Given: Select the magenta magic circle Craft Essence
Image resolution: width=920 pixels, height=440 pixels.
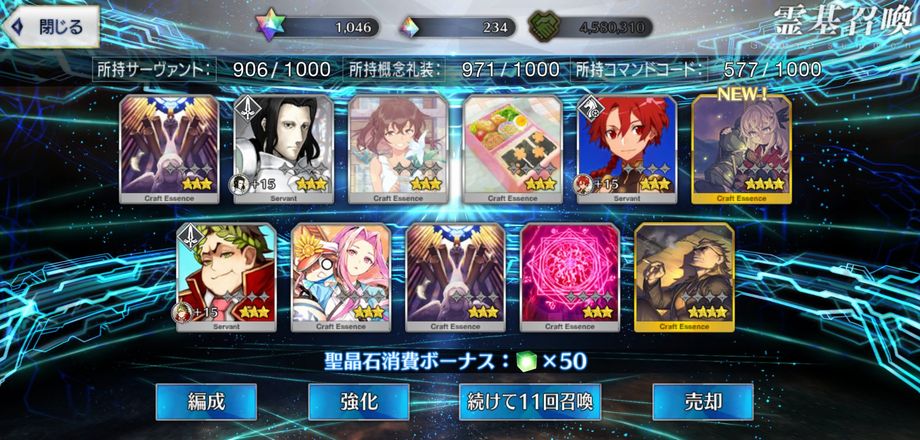Looking at the screenshot, I should tap(569, 277).
